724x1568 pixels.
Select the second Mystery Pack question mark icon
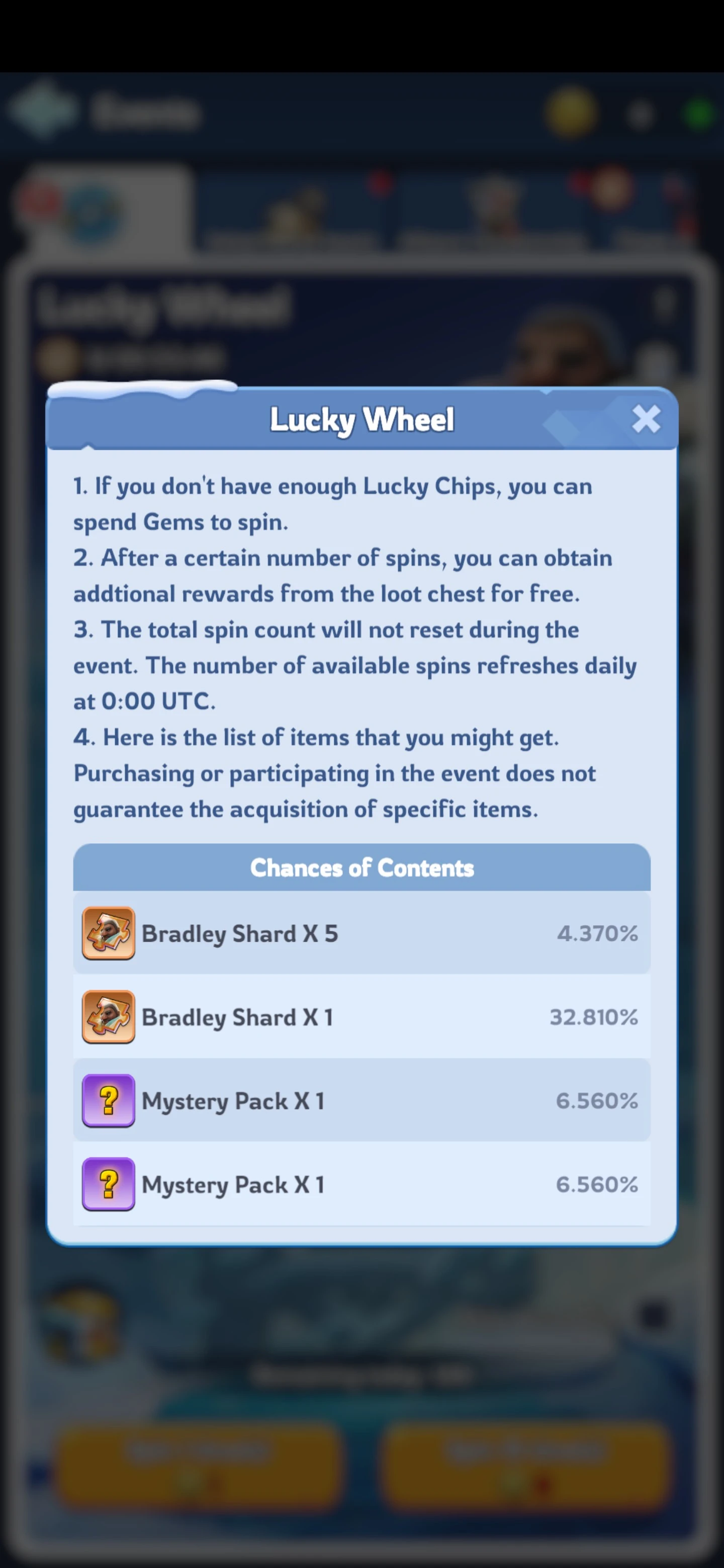[x=109, y=1185]
